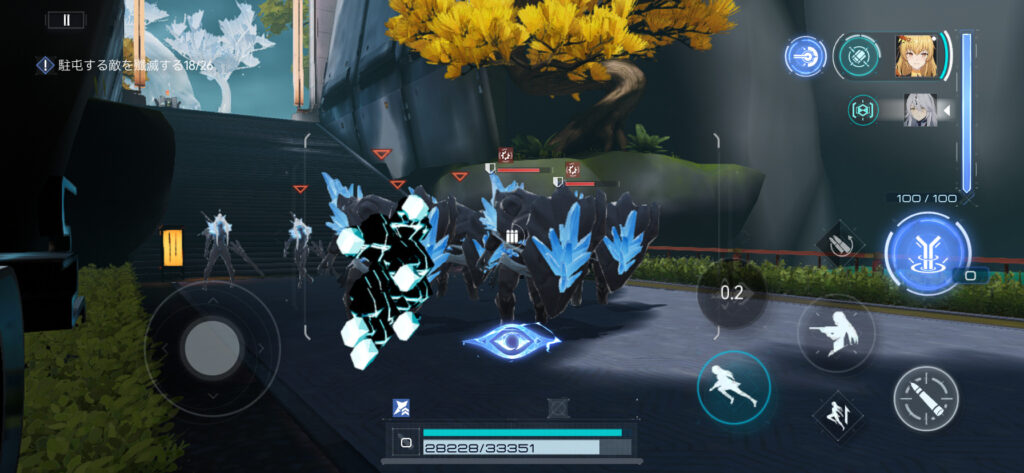This screenshot has width=1024, height=473.
Task: Switch to the silver-haired character
Action: 919,109
